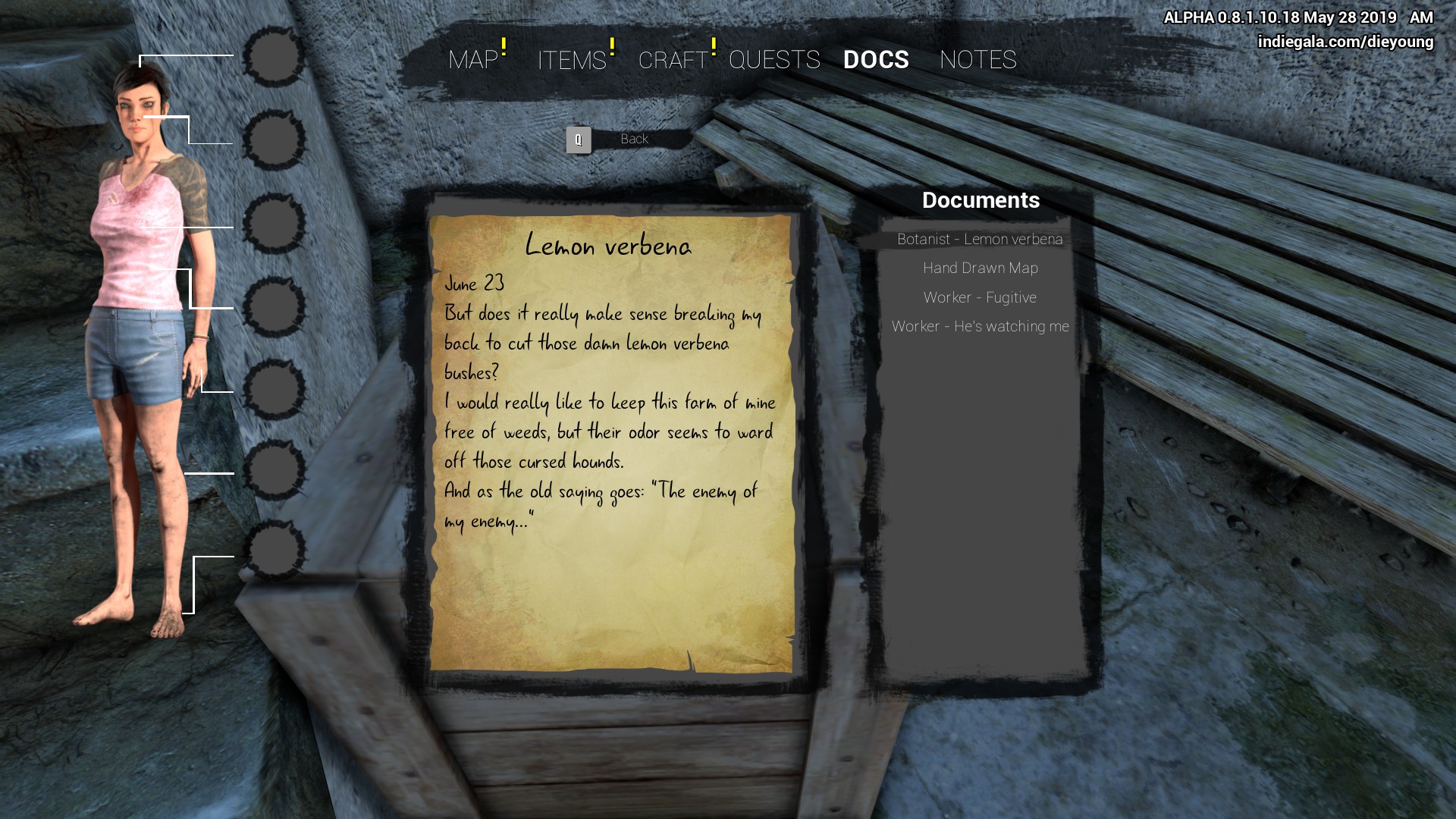Select the DOCS tab
1456x819 pixels.
876,60
